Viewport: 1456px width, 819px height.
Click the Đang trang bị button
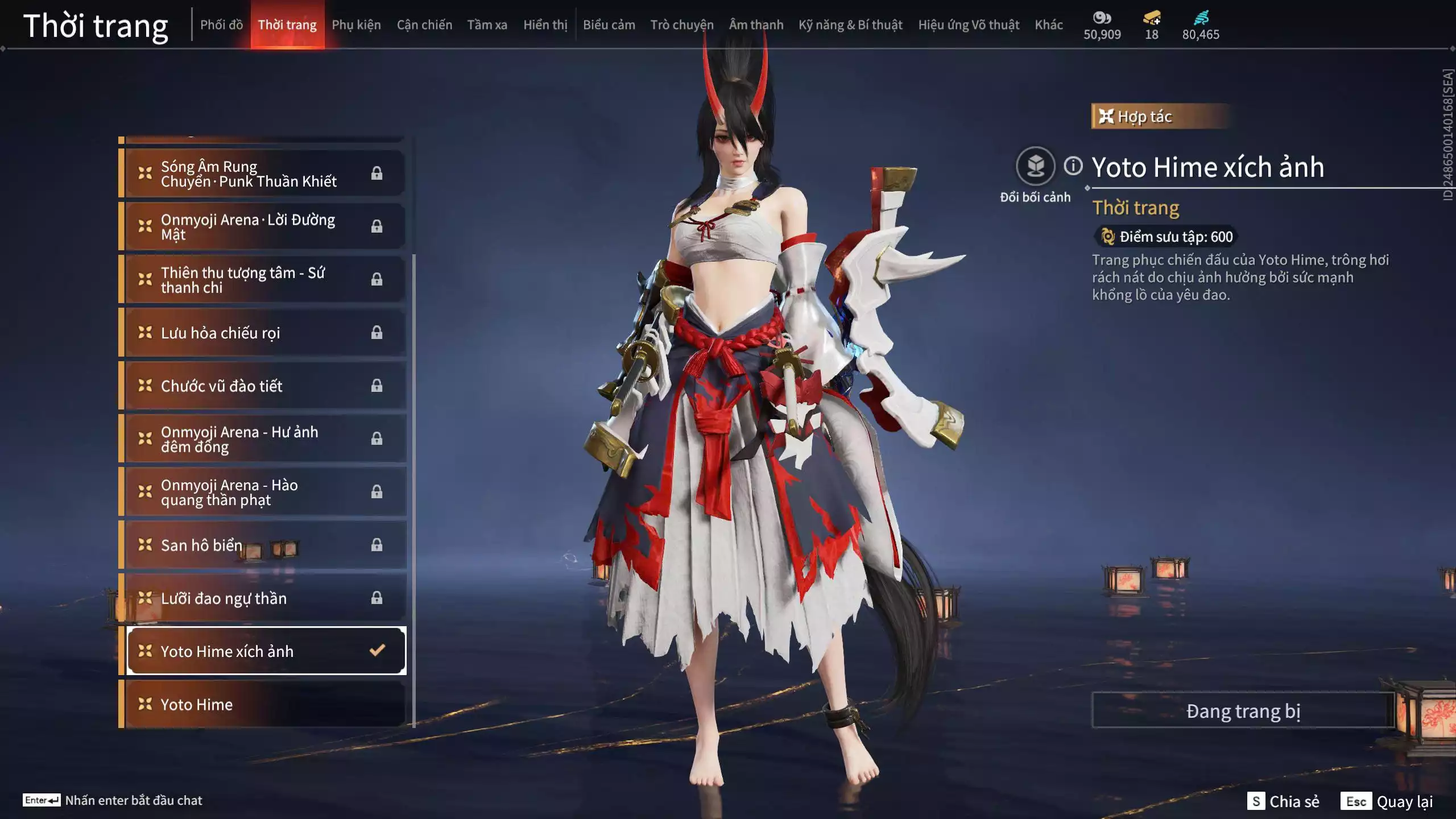1243,710
